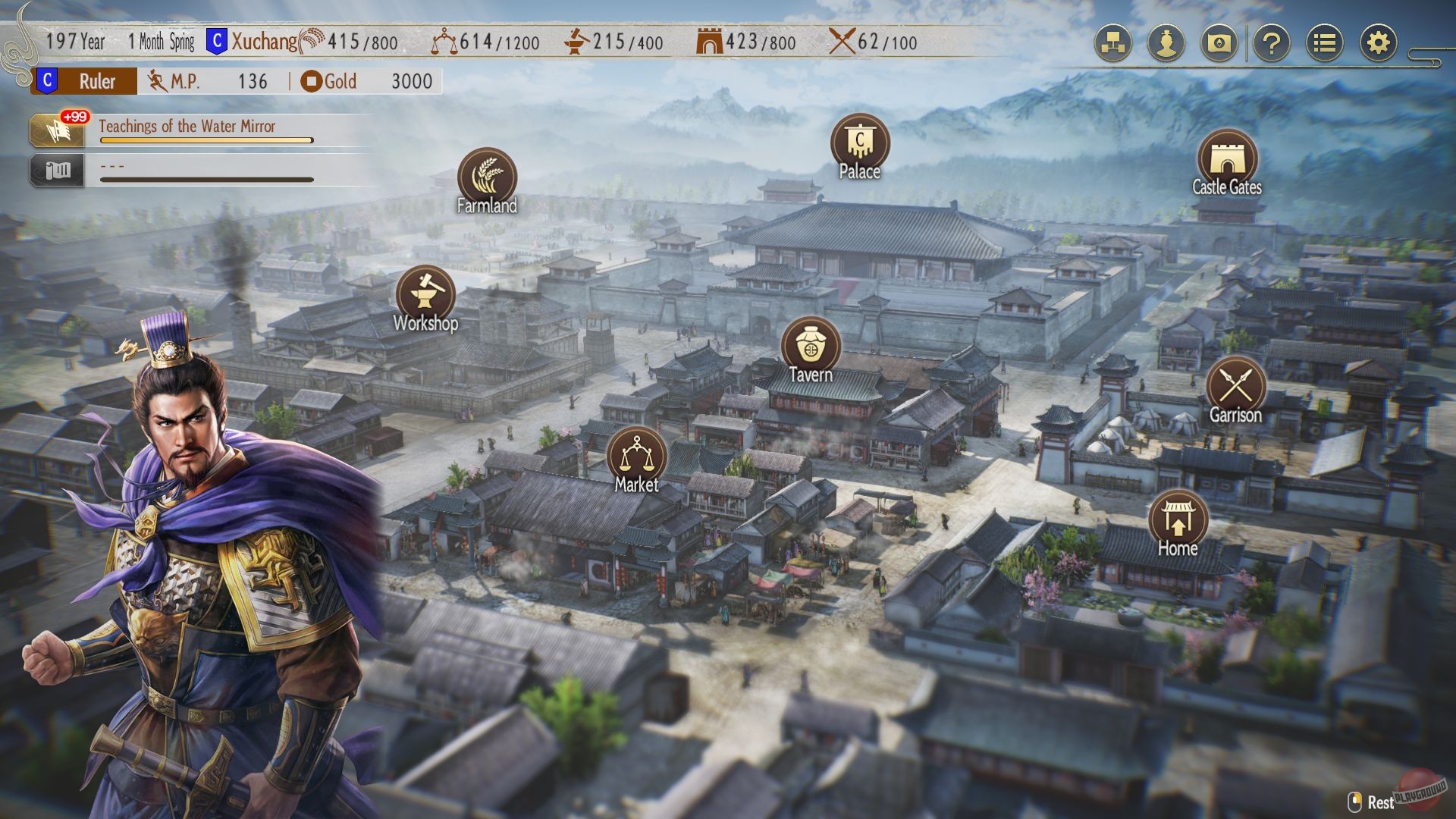Open the officer information icon
Screen dimensions: 1456x819
tap(1166, 44)
